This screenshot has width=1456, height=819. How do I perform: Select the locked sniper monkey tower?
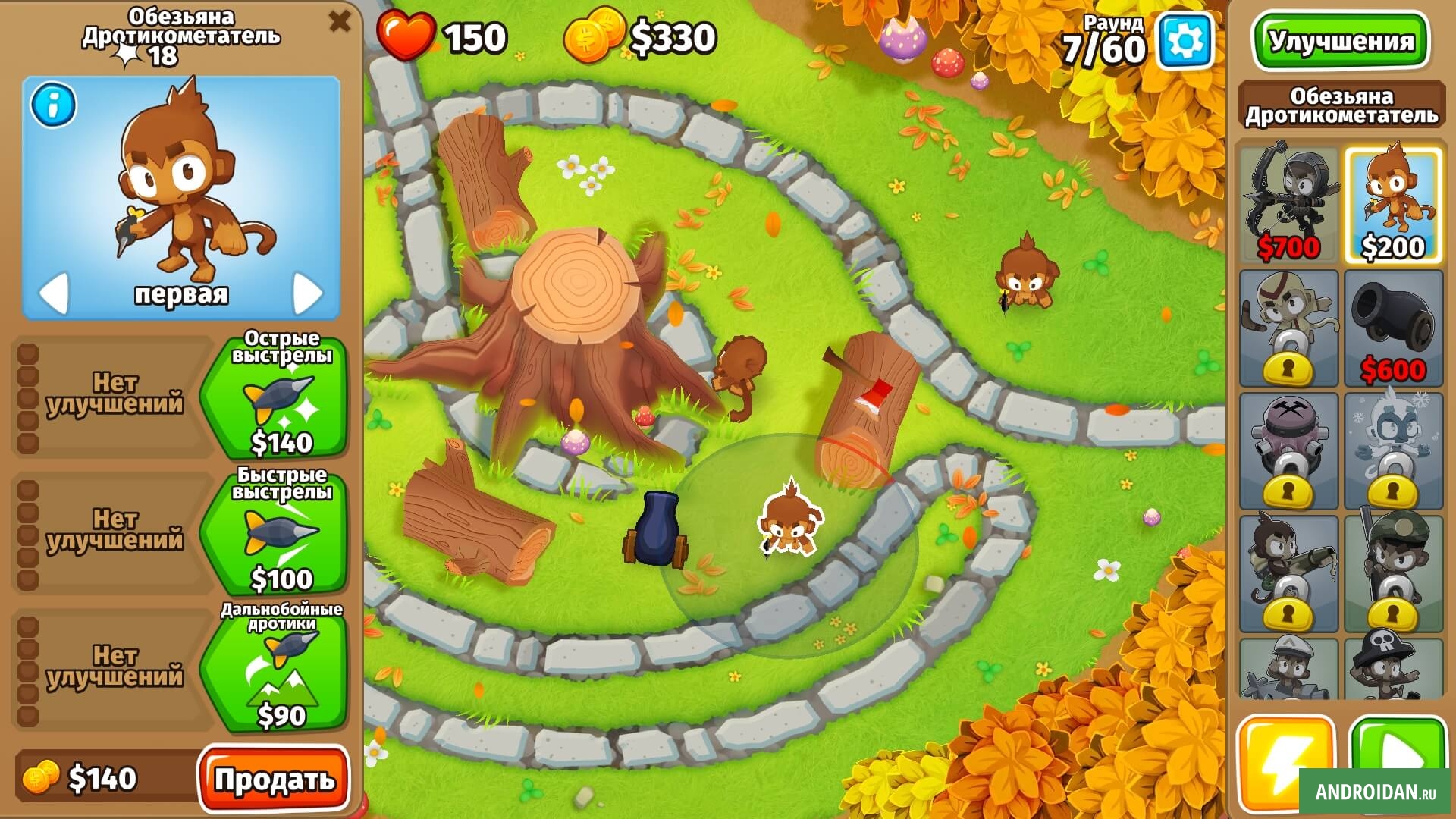click(x=1393, y=574)
